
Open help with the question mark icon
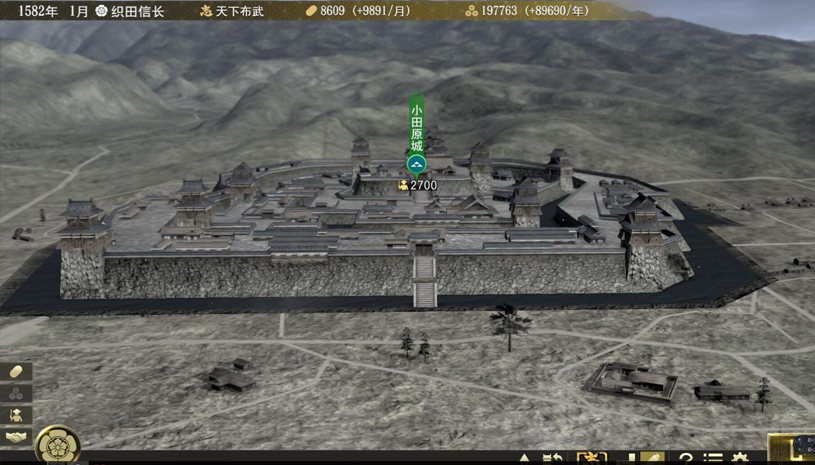686,459
